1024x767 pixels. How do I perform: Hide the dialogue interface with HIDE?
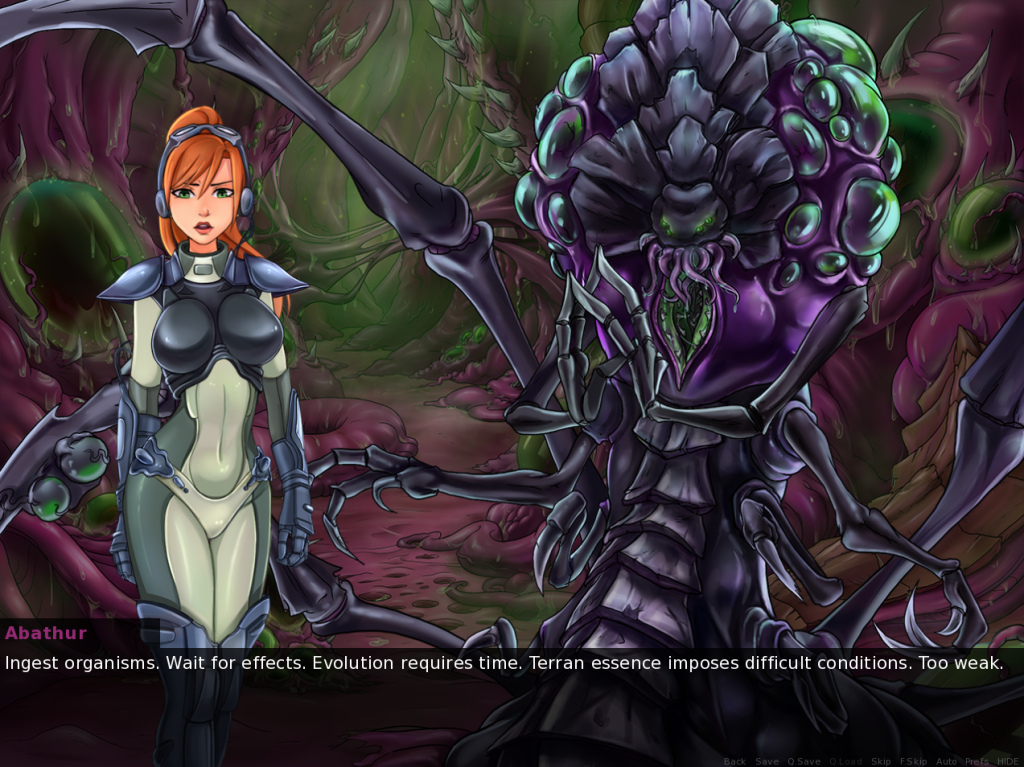[1007, 762]
